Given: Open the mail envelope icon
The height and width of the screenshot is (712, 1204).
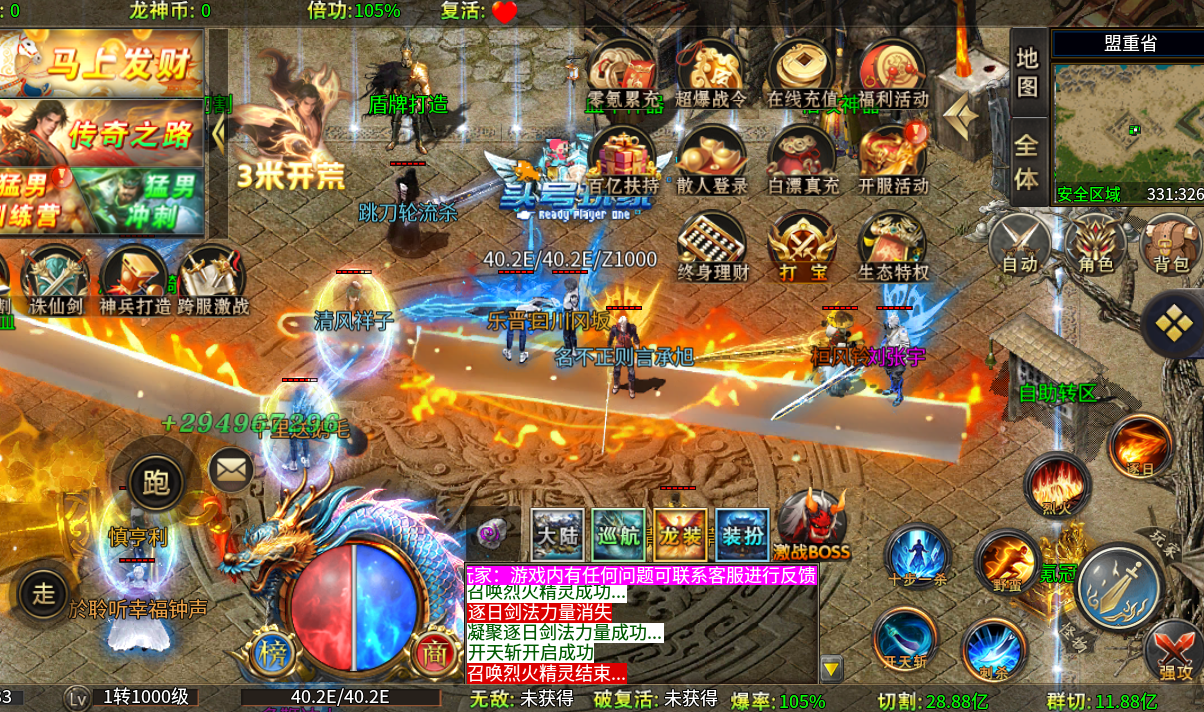Looking at the screenshot, I should [231, 469].
